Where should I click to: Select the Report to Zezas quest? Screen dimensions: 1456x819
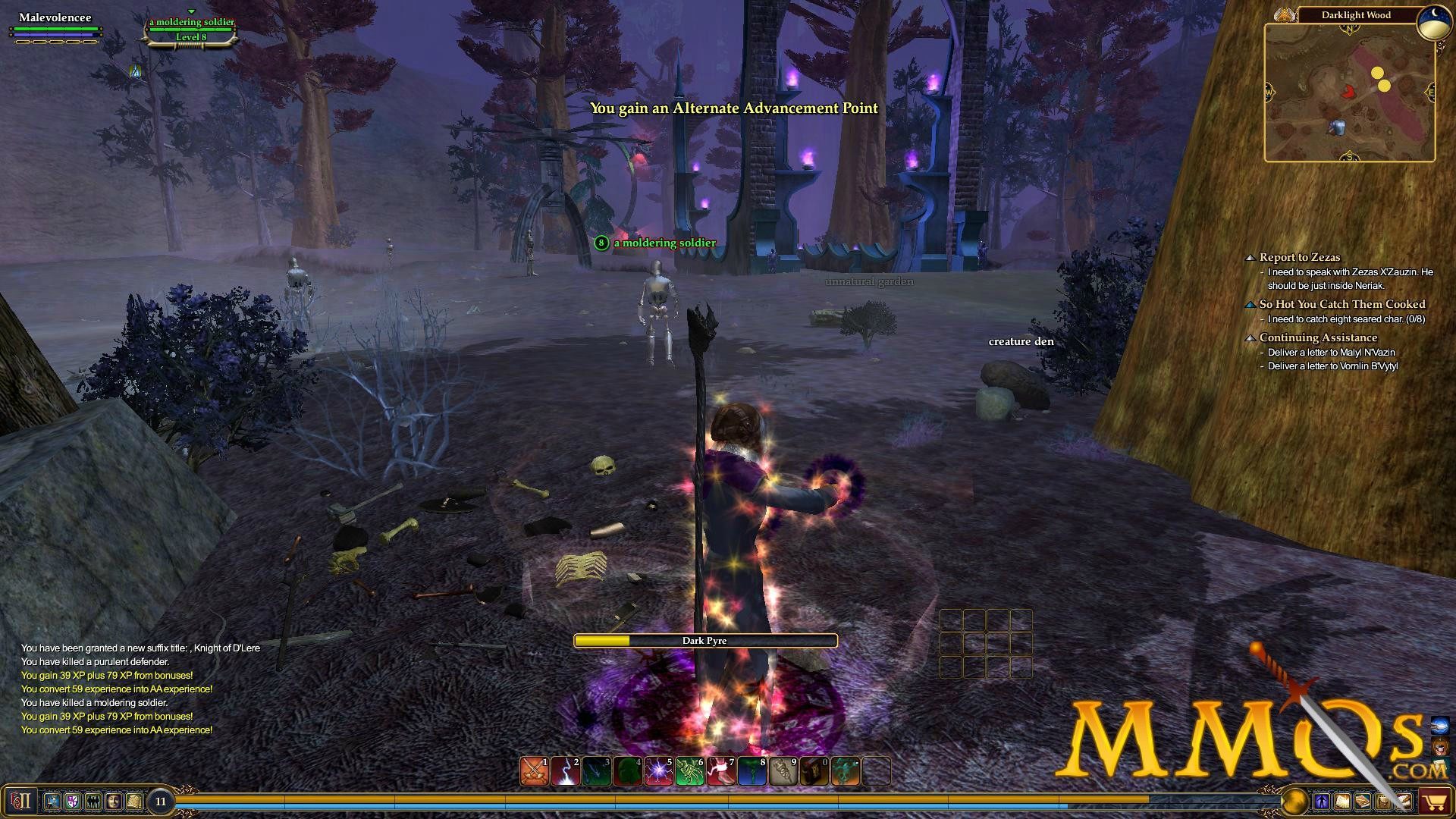pos(1299,257)
